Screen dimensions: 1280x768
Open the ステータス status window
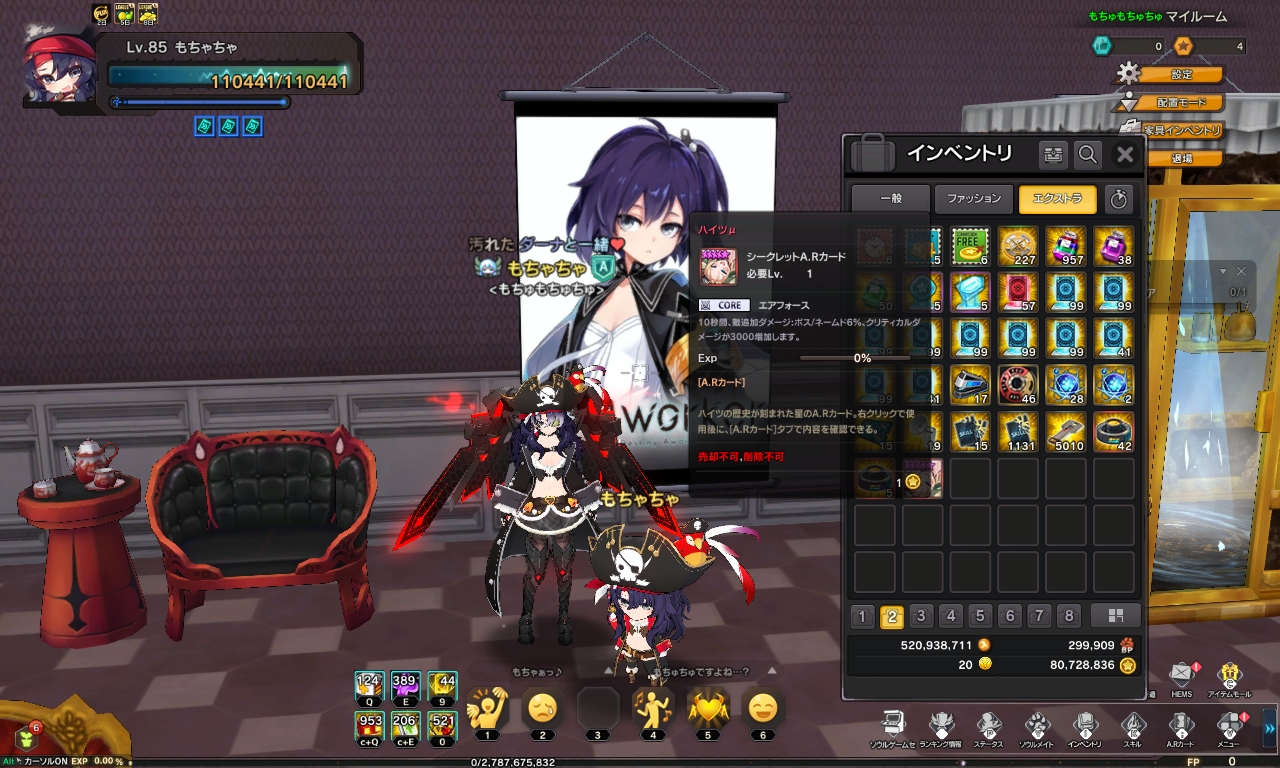pyautogui.click(x=988, y=726)
